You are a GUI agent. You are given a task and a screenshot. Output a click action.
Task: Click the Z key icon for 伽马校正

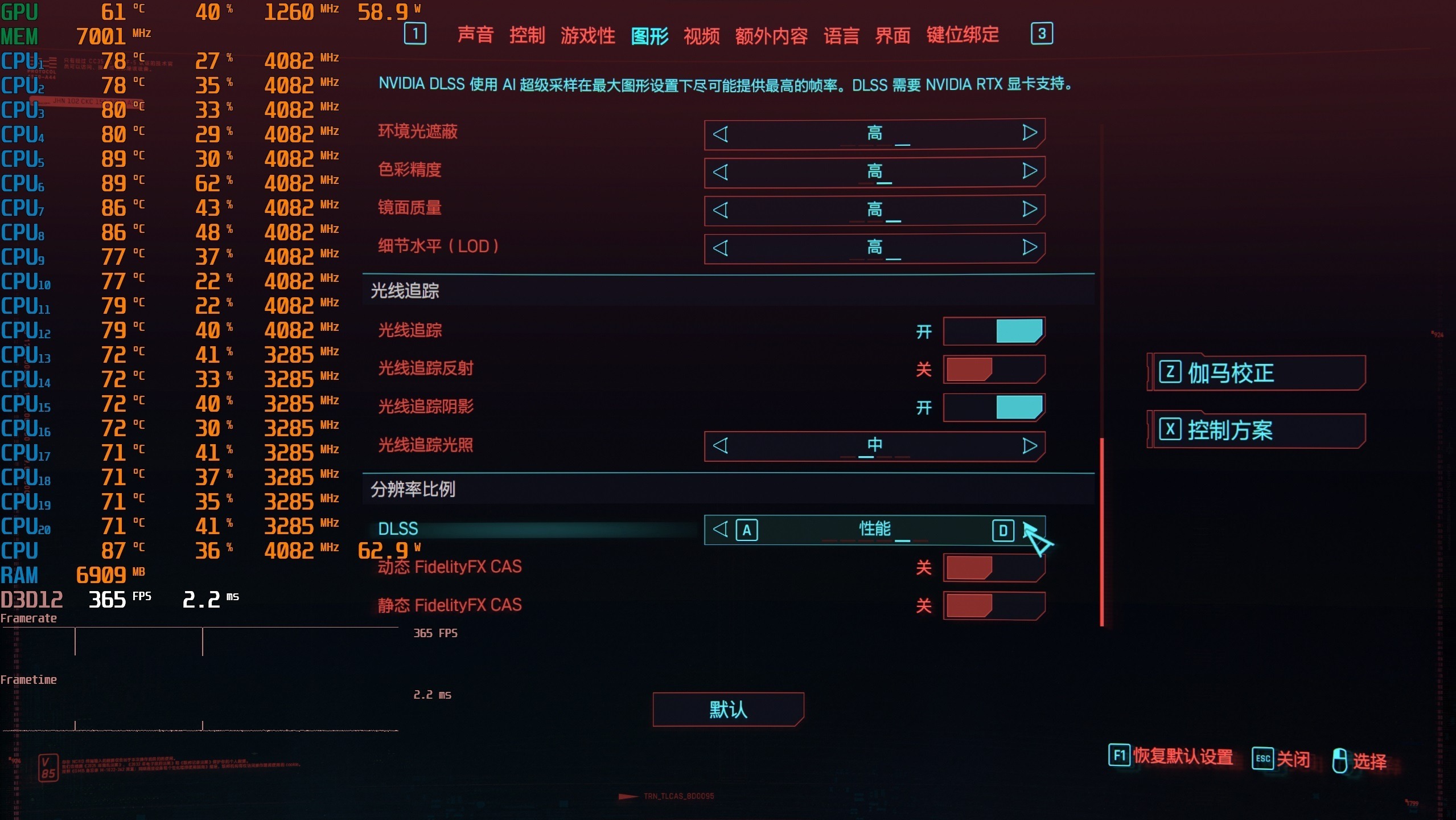tap(1170, 372)
